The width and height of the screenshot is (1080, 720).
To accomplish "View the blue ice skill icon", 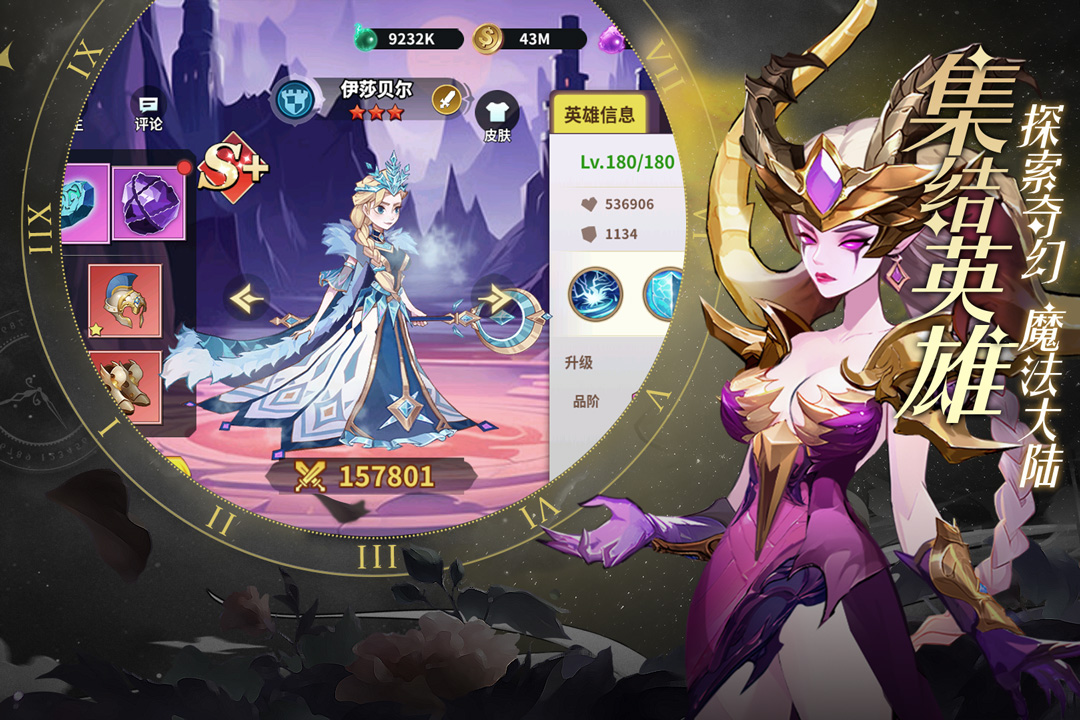I will coord(665,294).
